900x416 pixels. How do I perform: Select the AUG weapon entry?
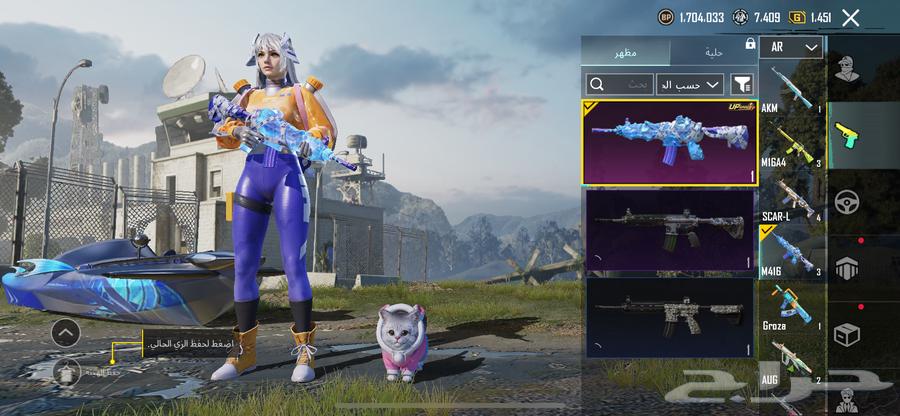tap(792, 360)
